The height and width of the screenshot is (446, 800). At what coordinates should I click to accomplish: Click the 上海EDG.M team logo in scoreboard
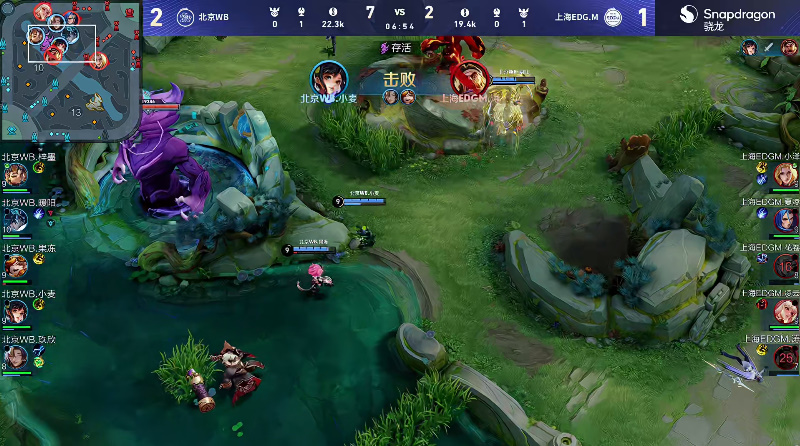click(614, 17)
